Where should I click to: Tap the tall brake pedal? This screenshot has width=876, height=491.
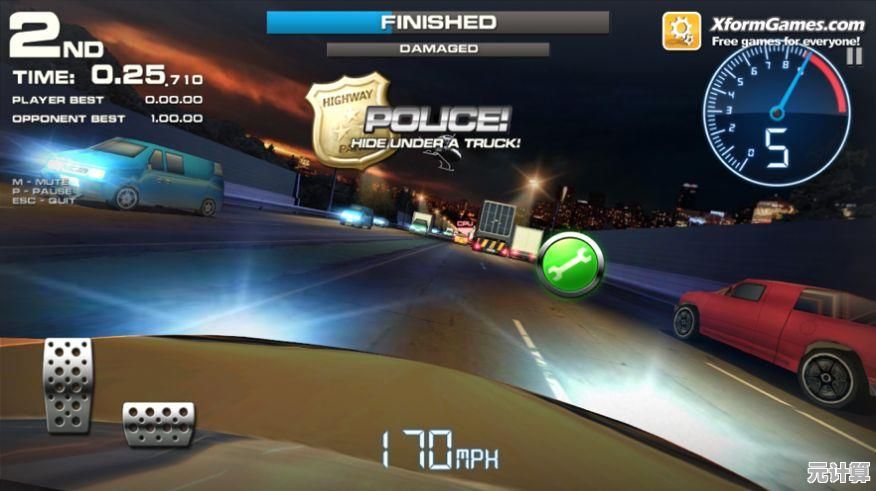pos(68,384)
